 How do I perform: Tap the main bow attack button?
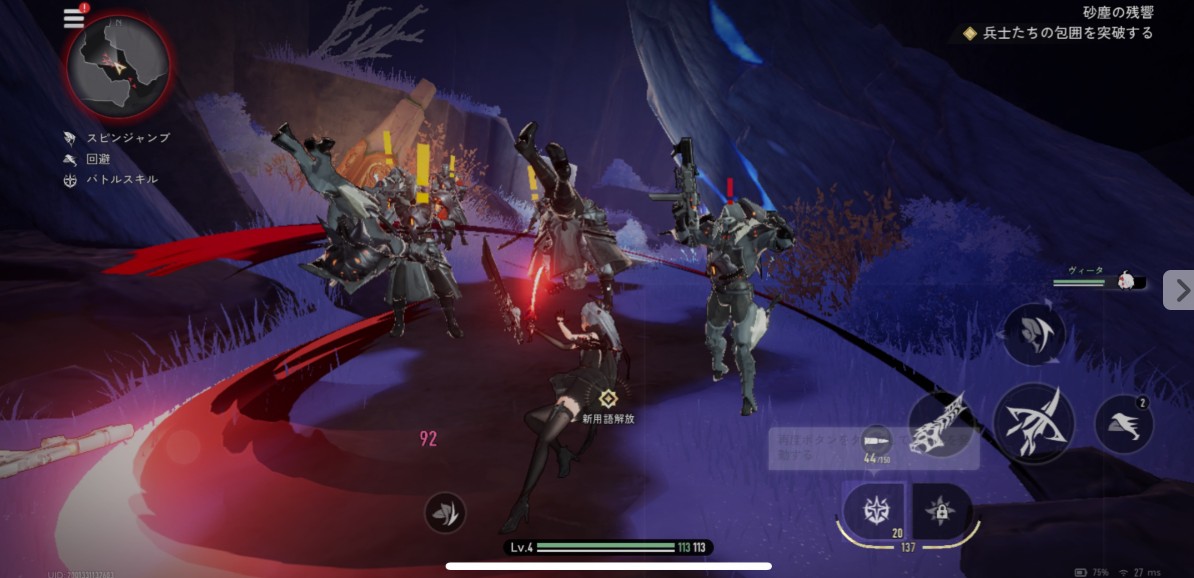[x=1033, y=423]
